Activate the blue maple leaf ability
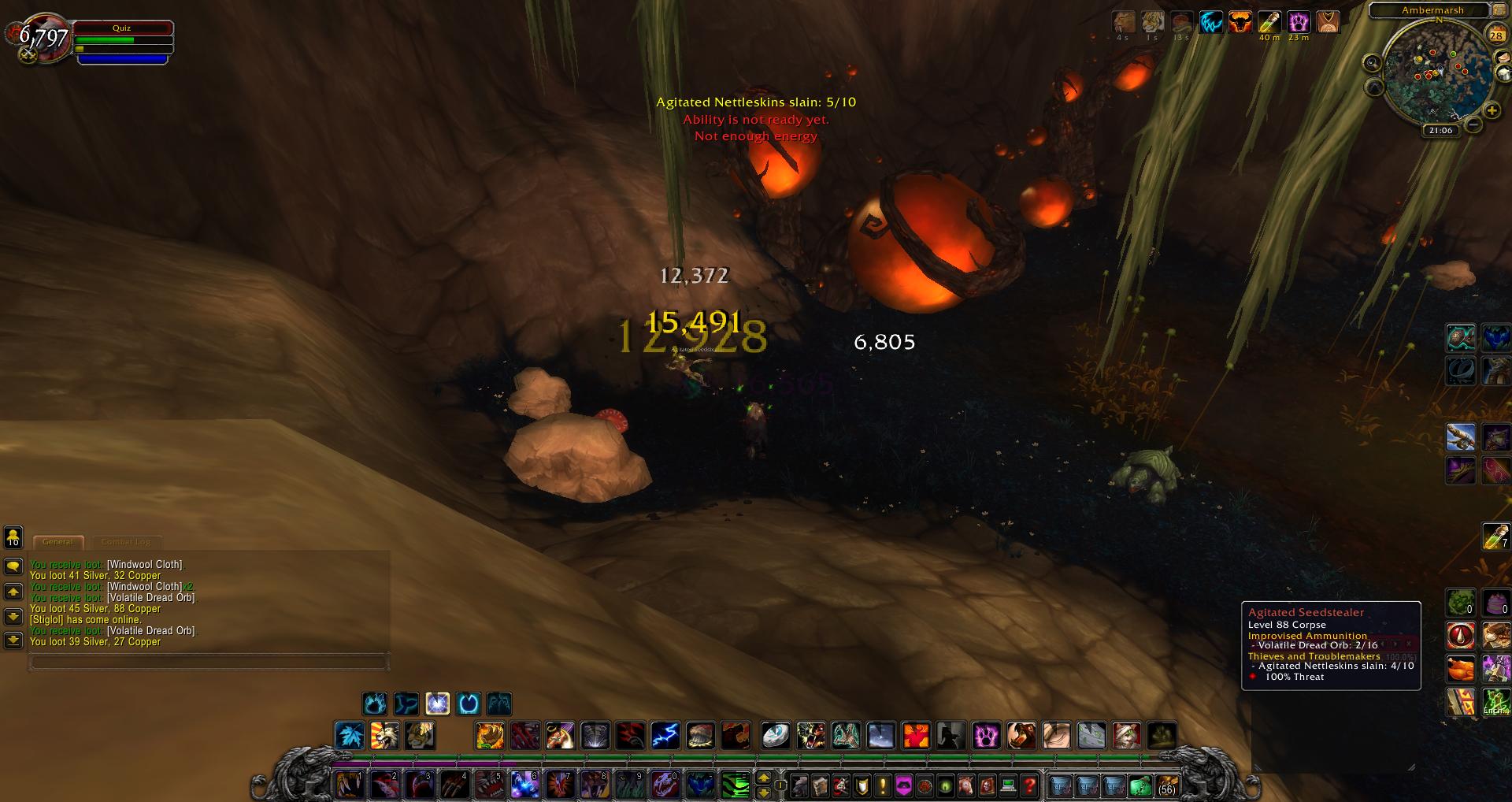This screenshot has width=1512, height=802. tap(350, 736)
